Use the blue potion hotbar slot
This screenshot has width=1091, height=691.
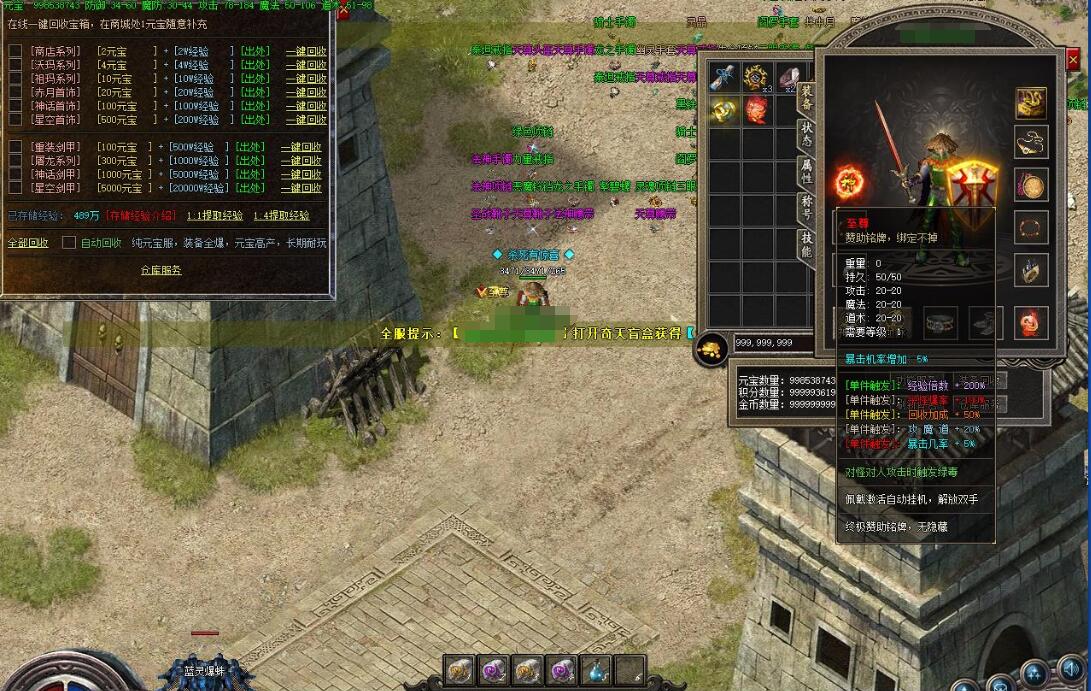[595, 670]
